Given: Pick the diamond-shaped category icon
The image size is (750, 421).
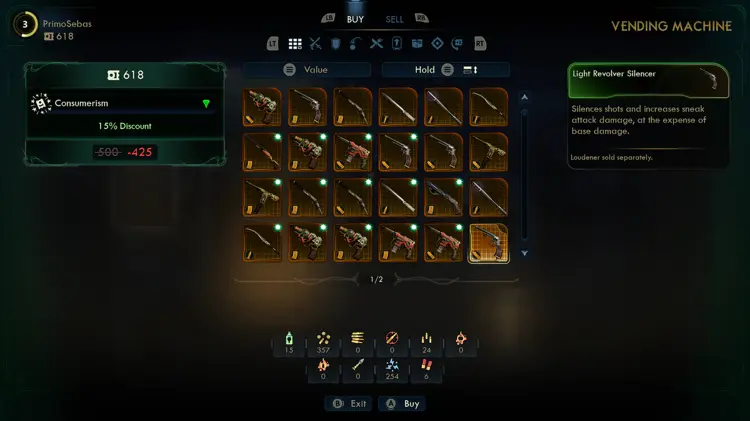Looking at the screenshot, I should coord(437,44).
